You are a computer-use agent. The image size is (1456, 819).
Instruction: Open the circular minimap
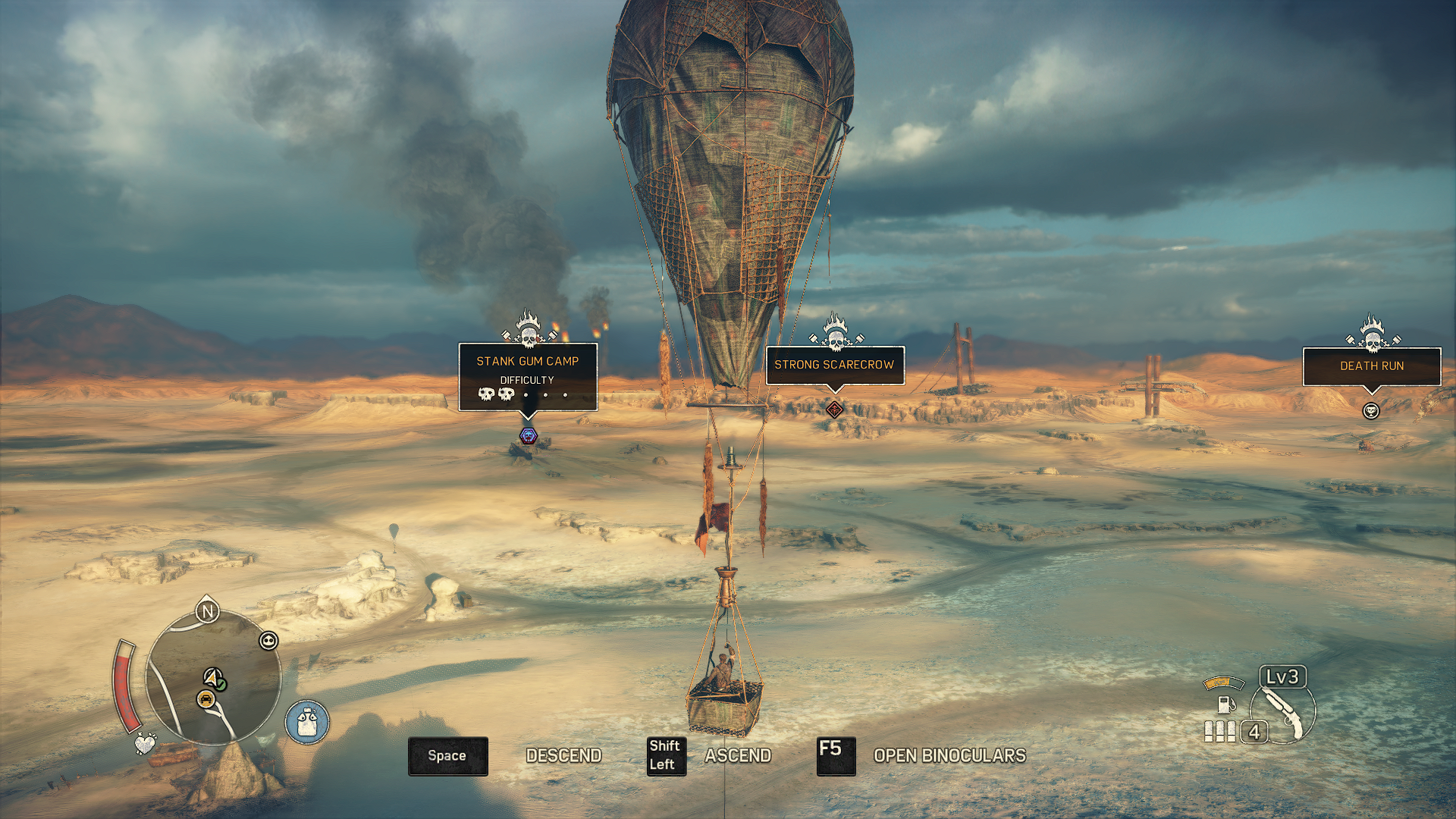[213, 677]
